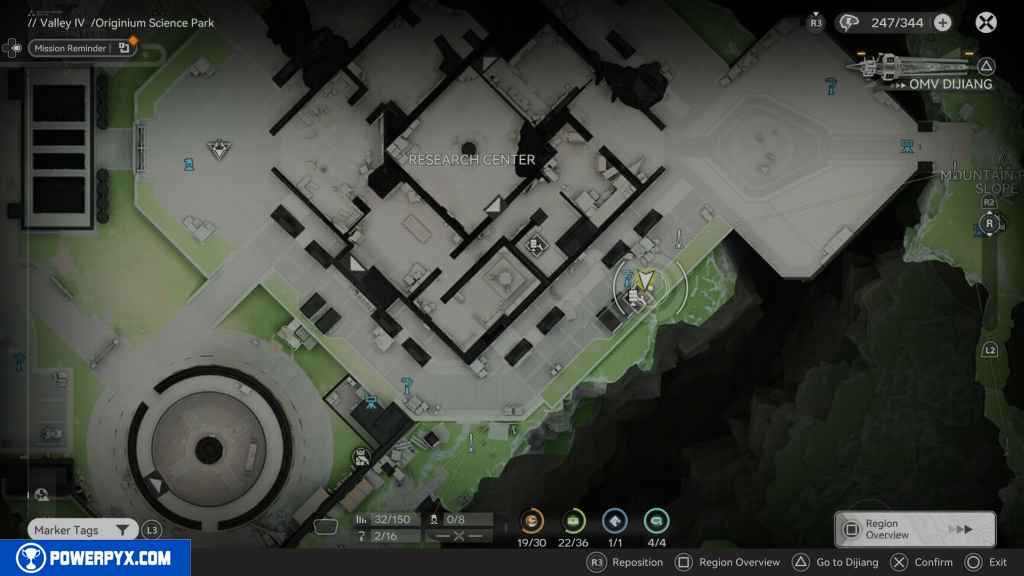Select the triangular map marker near the west plaza
1024x576 pixels.
pyautogui.click(x=219, y=150)
